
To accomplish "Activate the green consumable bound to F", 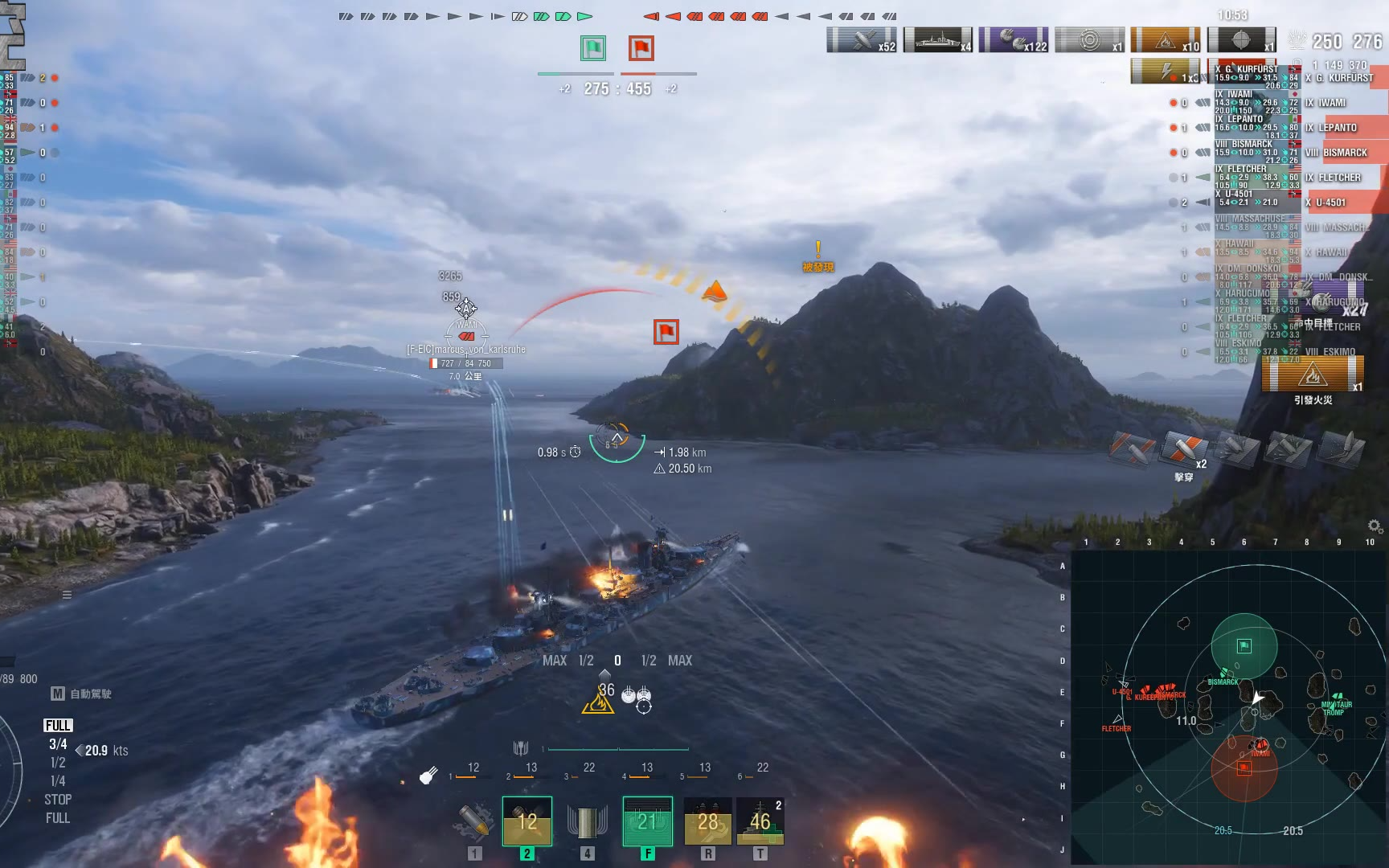I will (647, 821).
